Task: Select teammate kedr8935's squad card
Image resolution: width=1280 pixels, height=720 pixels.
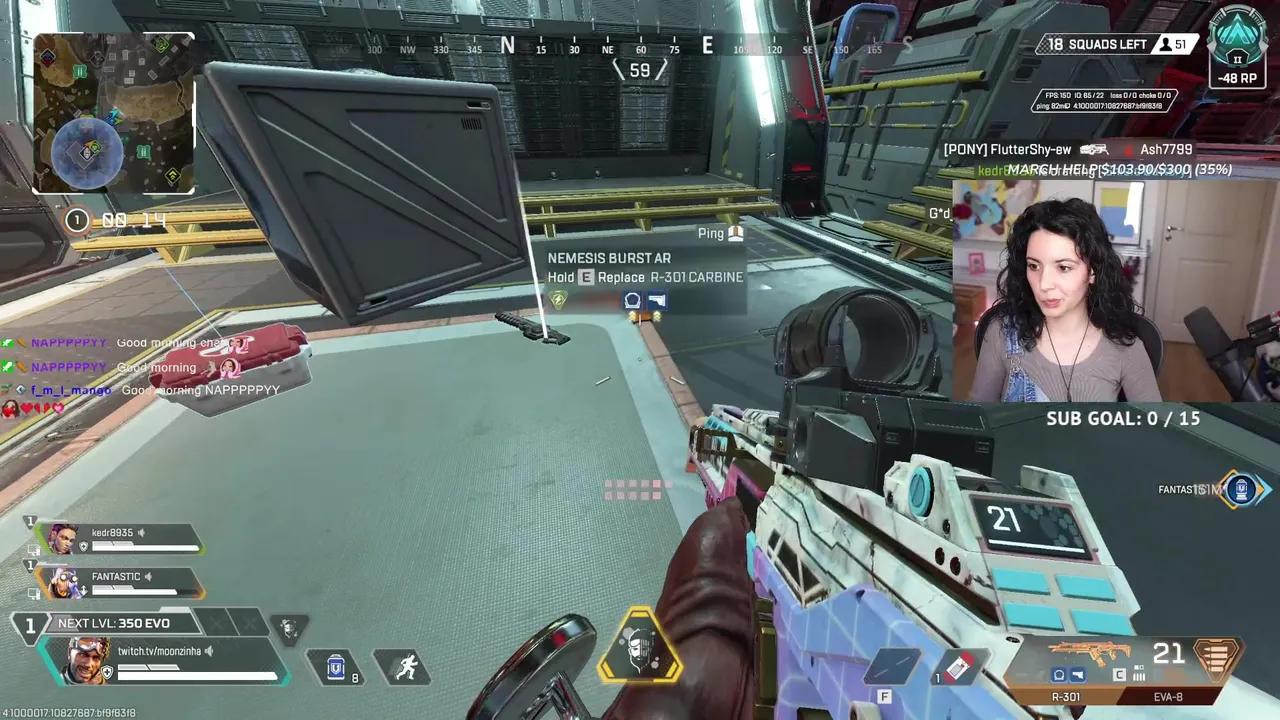Action: tap(118, 539)
